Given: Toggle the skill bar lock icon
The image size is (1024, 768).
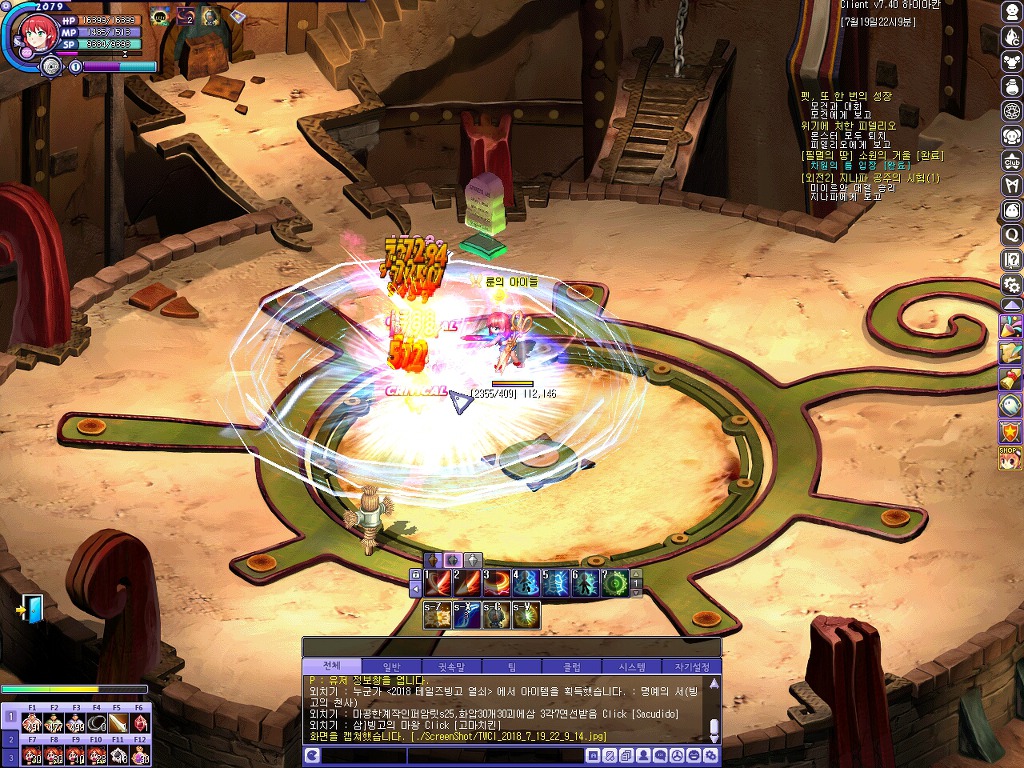Looking at the screenshot, I should [x=416, y=577].
